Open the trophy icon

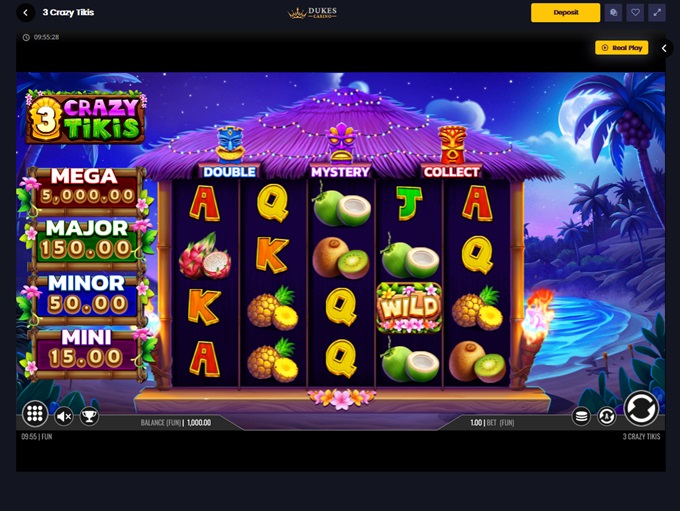click(89, 416)
